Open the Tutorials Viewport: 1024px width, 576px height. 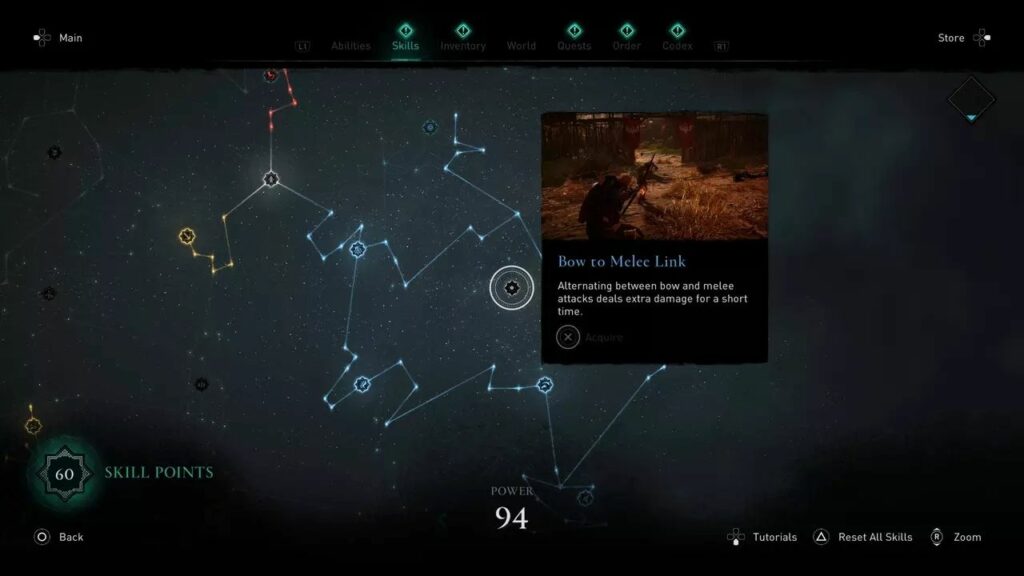762,537
